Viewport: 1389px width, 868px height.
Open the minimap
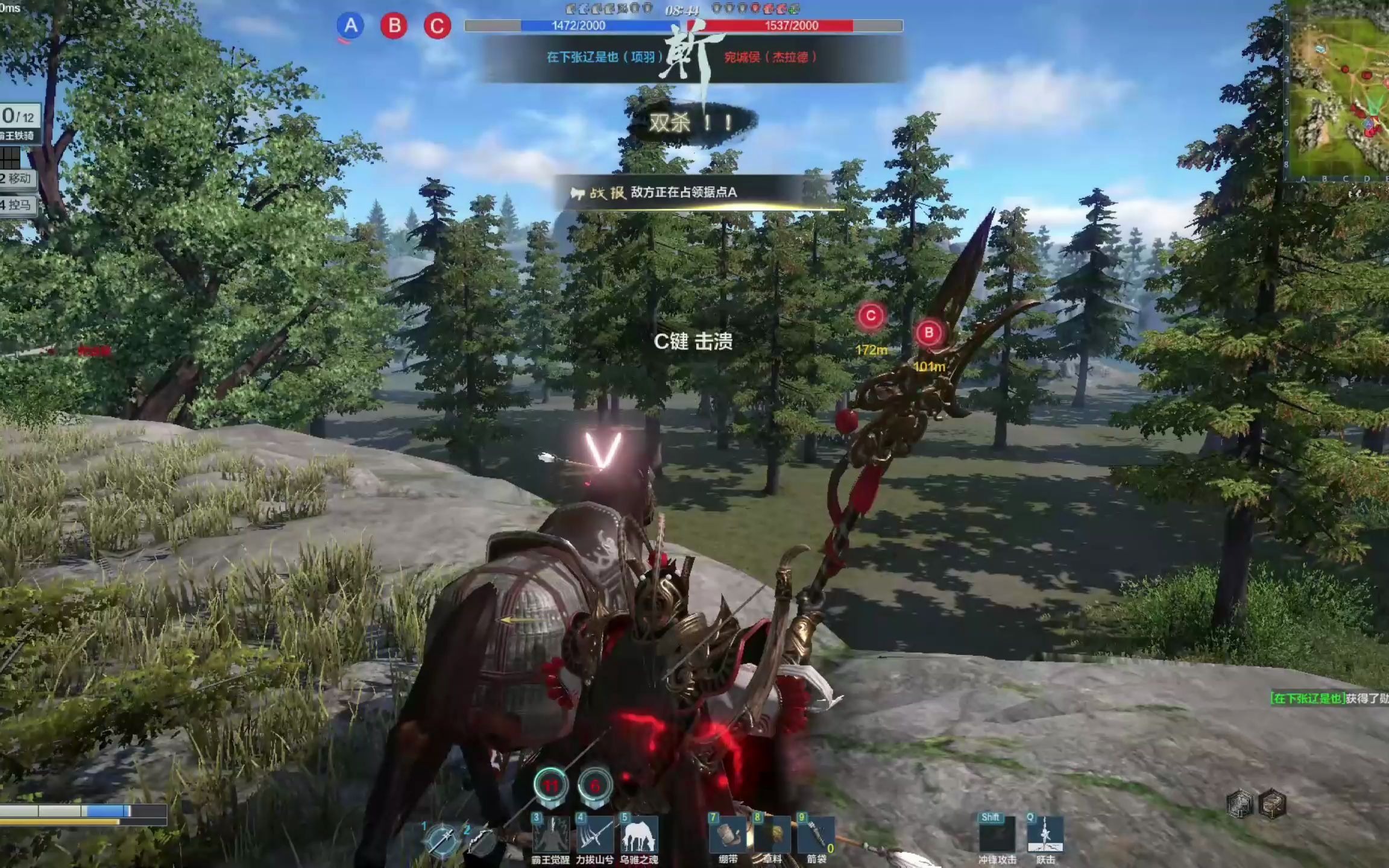pos(1340,90)
